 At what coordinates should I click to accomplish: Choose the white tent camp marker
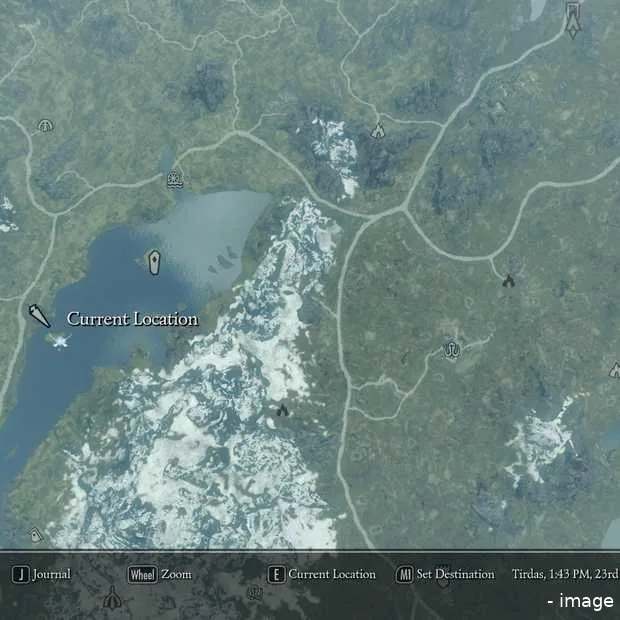pos(378,129)
